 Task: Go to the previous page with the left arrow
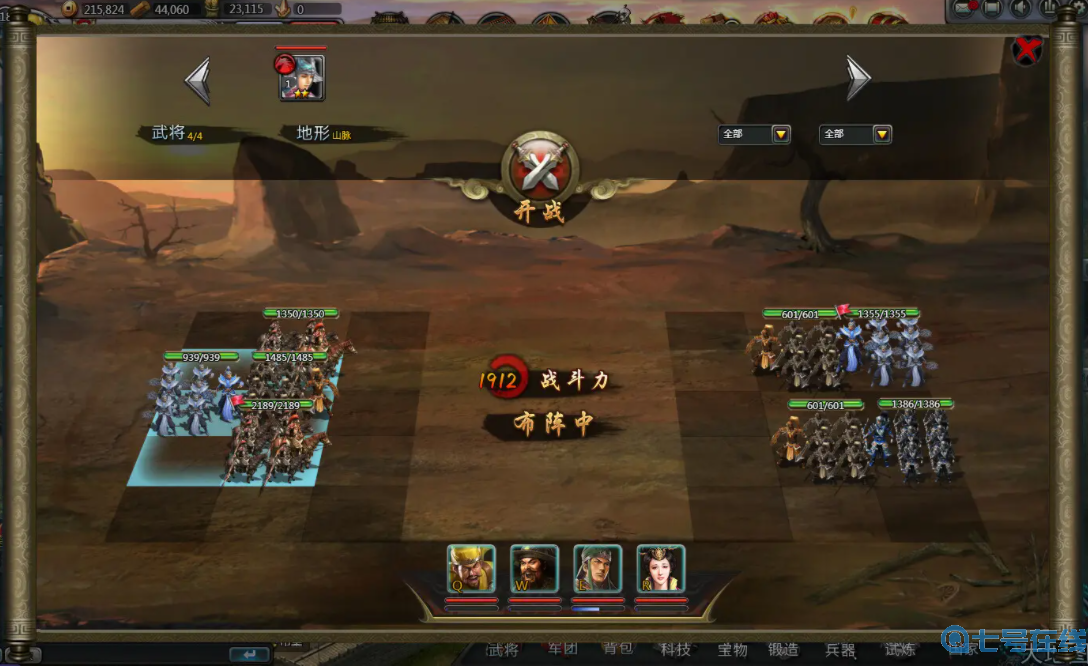coord(198,80)
